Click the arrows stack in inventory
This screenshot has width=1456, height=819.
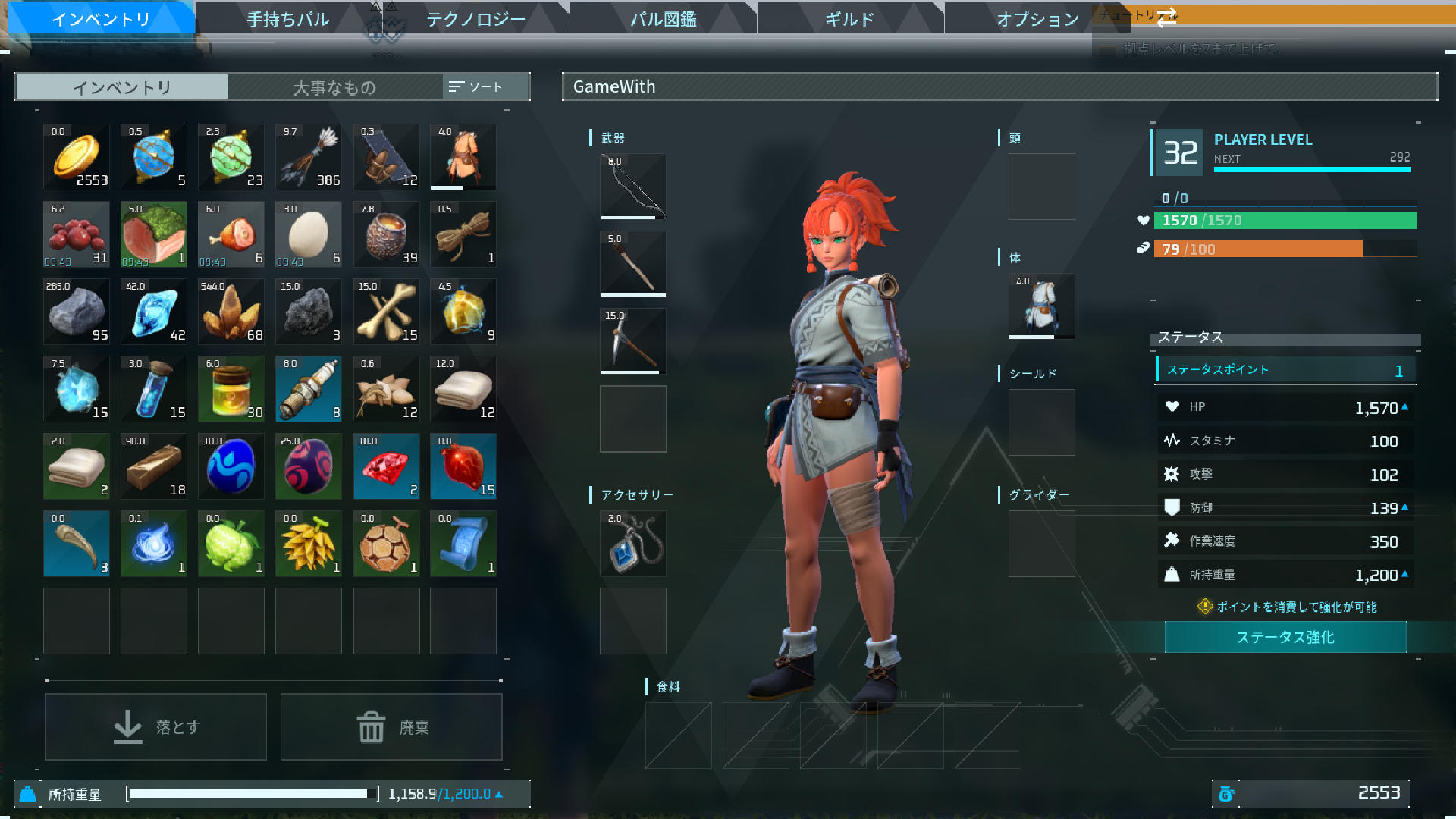tap(308, 157)
